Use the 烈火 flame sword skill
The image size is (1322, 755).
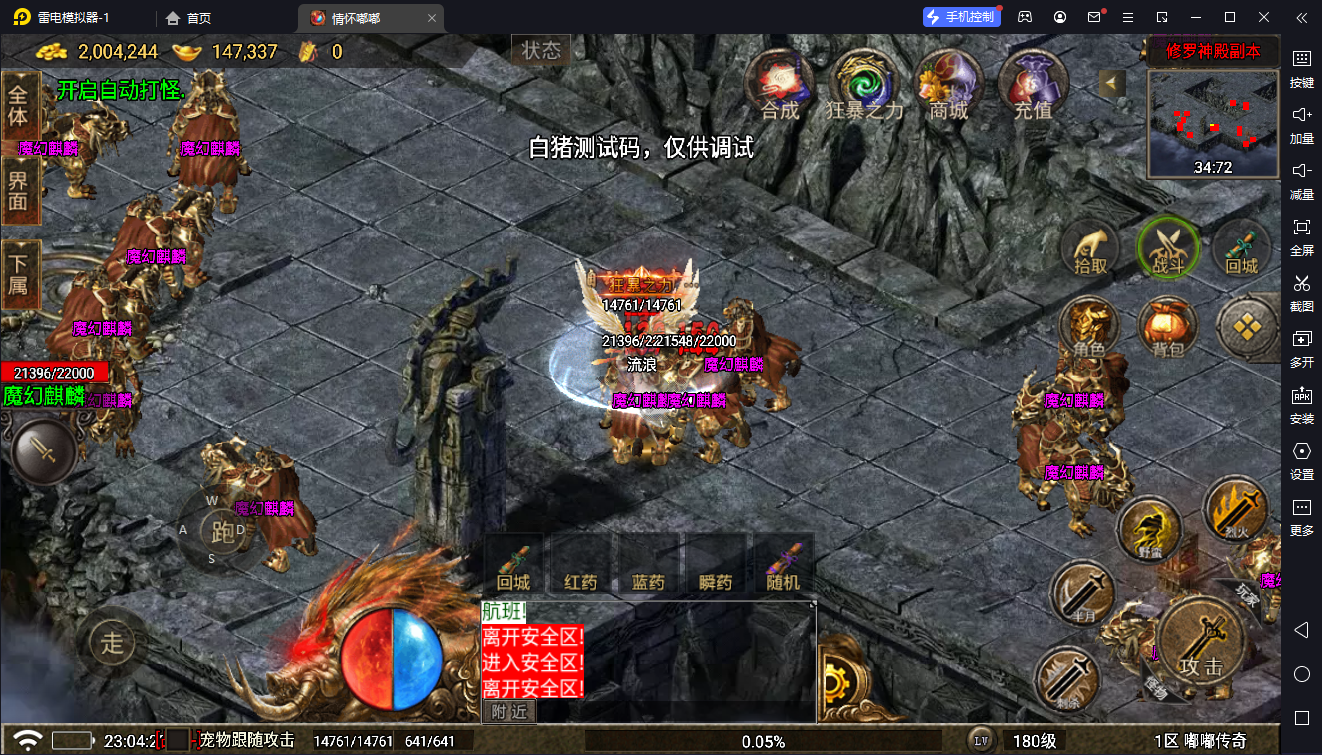[x=1235, y=508]
